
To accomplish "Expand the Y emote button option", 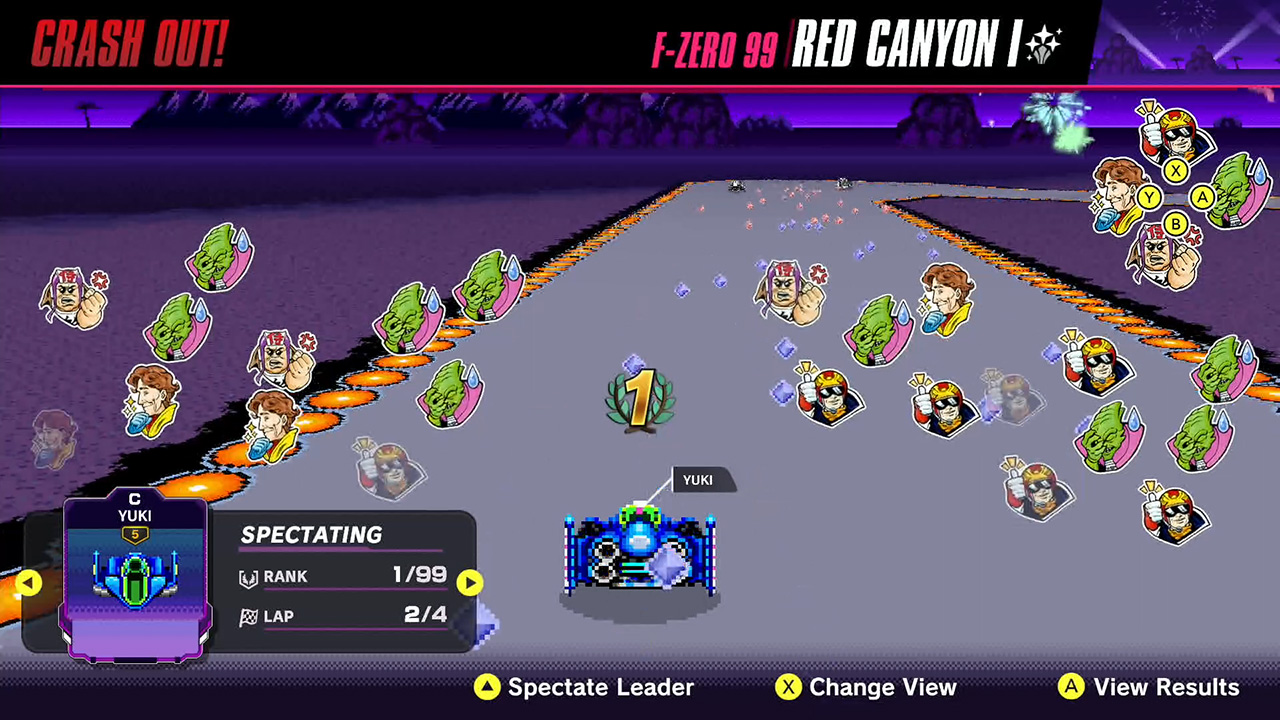I will 1149,196.
